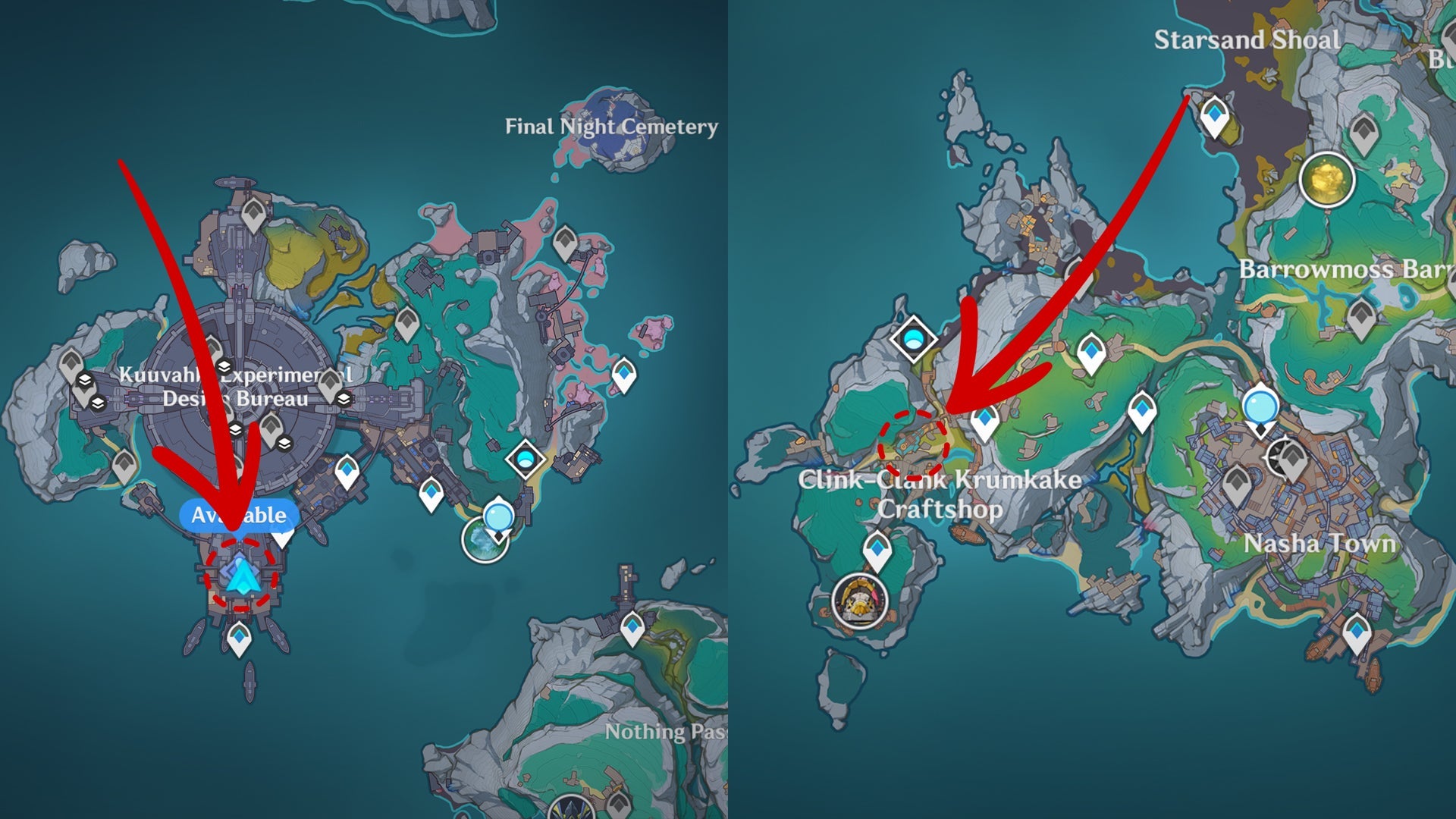Image resolution: width=1456 pixels, height=819 pixels.
Task: Select the golden round boss icon near Starsand Shoal
Action: coord(1326,180)
